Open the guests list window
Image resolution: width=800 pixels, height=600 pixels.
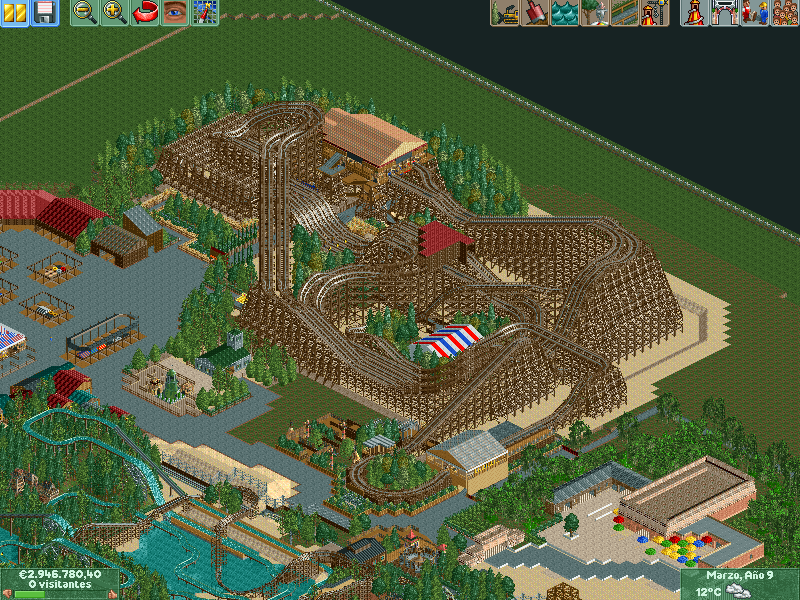[x=784, y=13]
